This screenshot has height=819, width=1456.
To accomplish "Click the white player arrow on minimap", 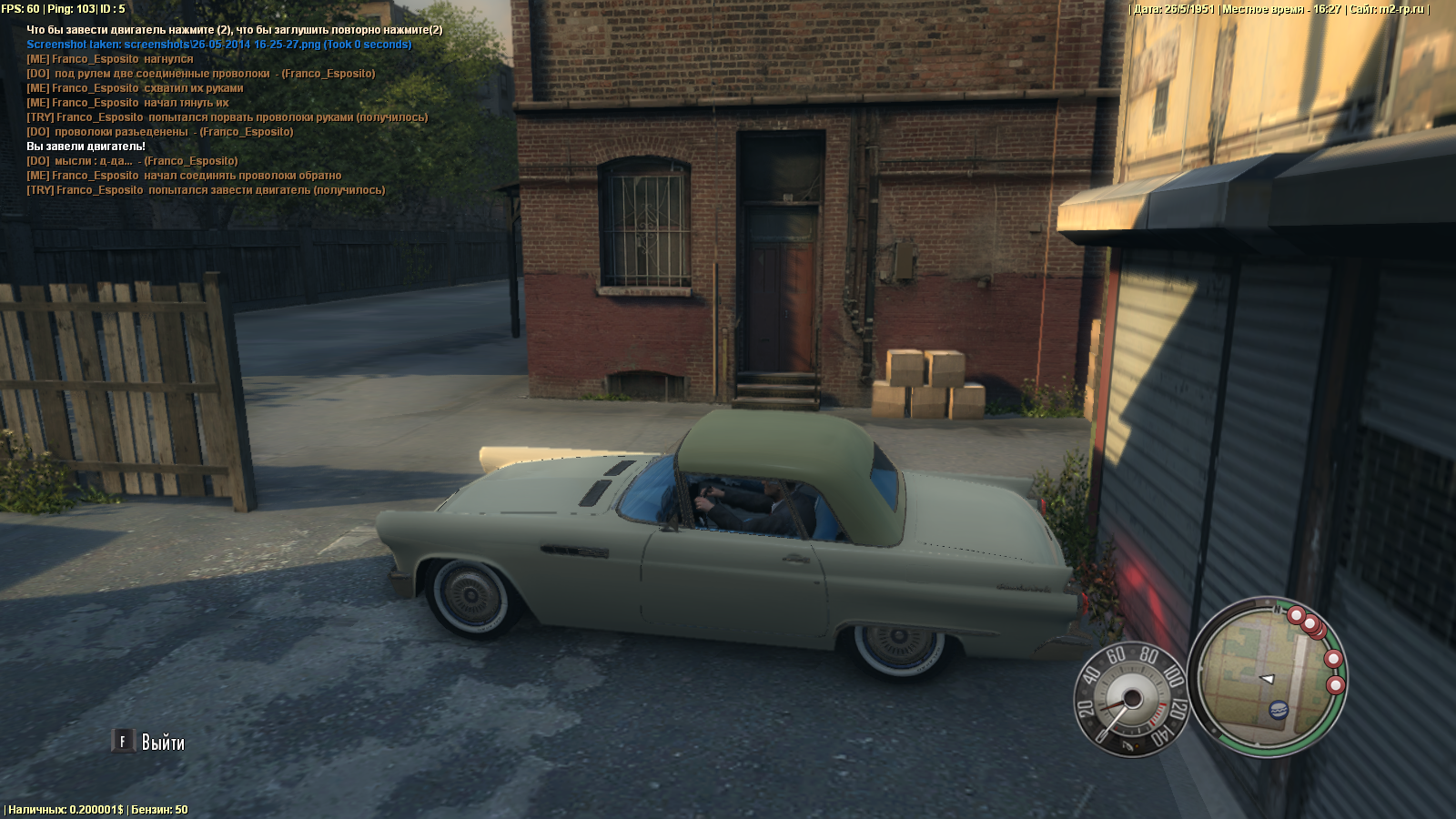I will pos(1267,679).
